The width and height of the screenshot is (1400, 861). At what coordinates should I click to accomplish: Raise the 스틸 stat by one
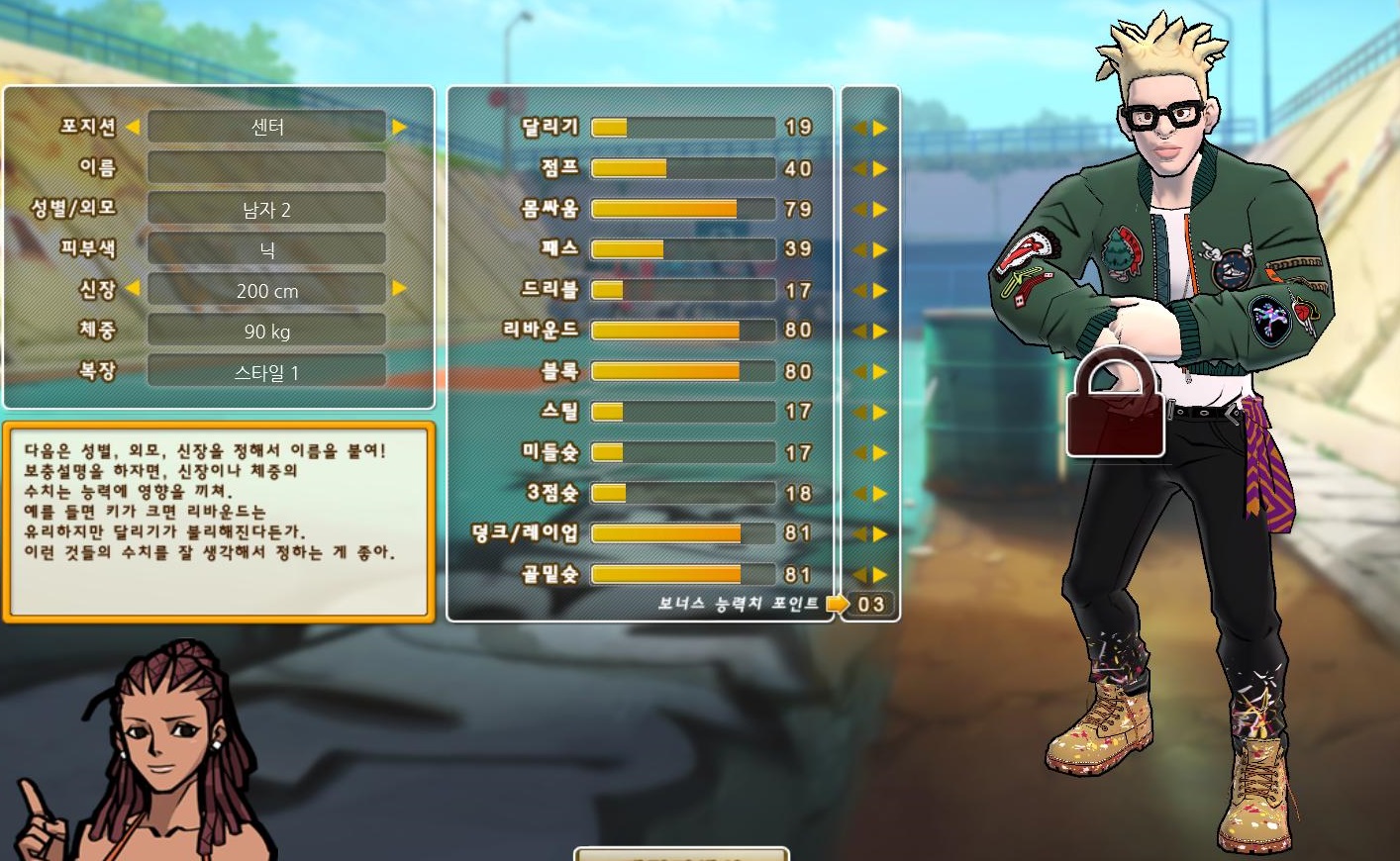[x=880, y=413]
